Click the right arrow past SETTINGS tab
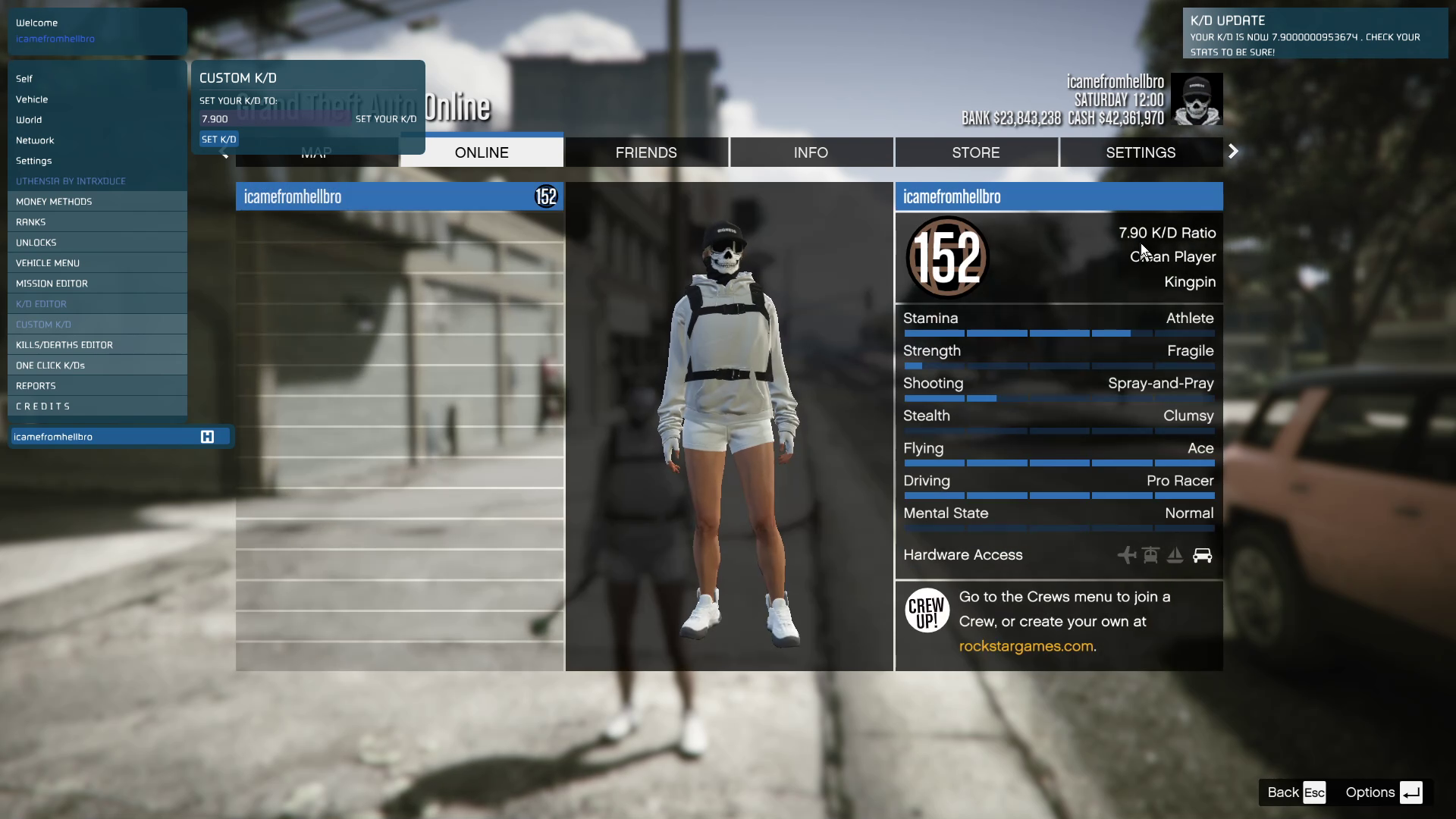 [x=1234, y=152]
